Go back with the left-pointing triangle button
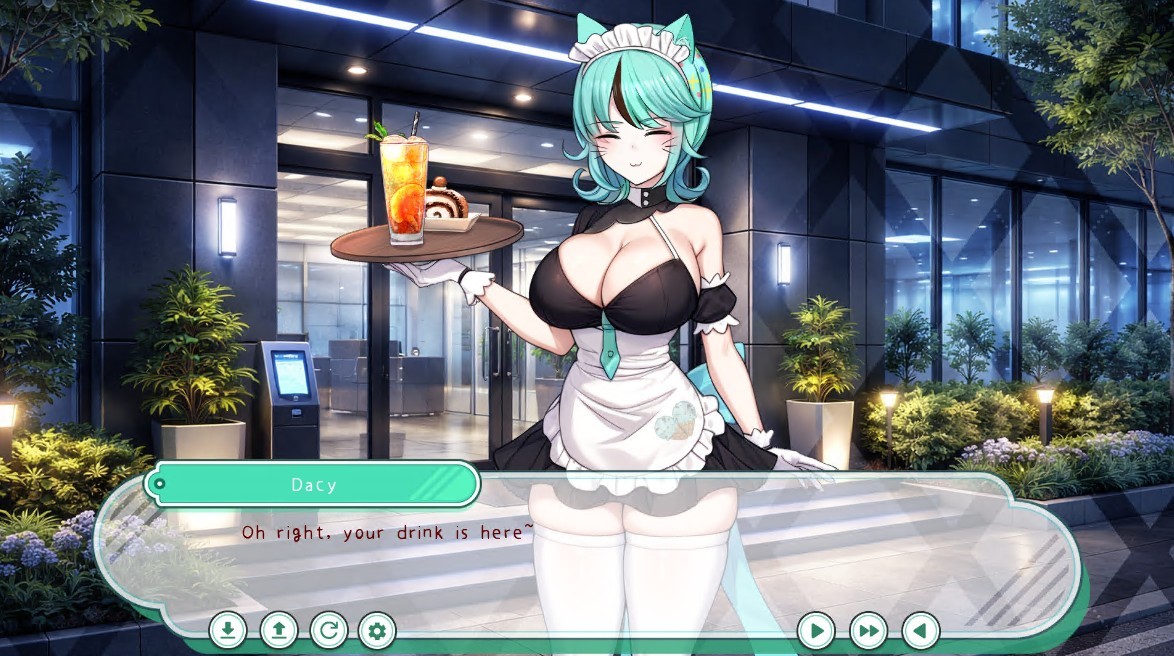Viewport: 1174px width, 656px height. [x=920, y=631]
